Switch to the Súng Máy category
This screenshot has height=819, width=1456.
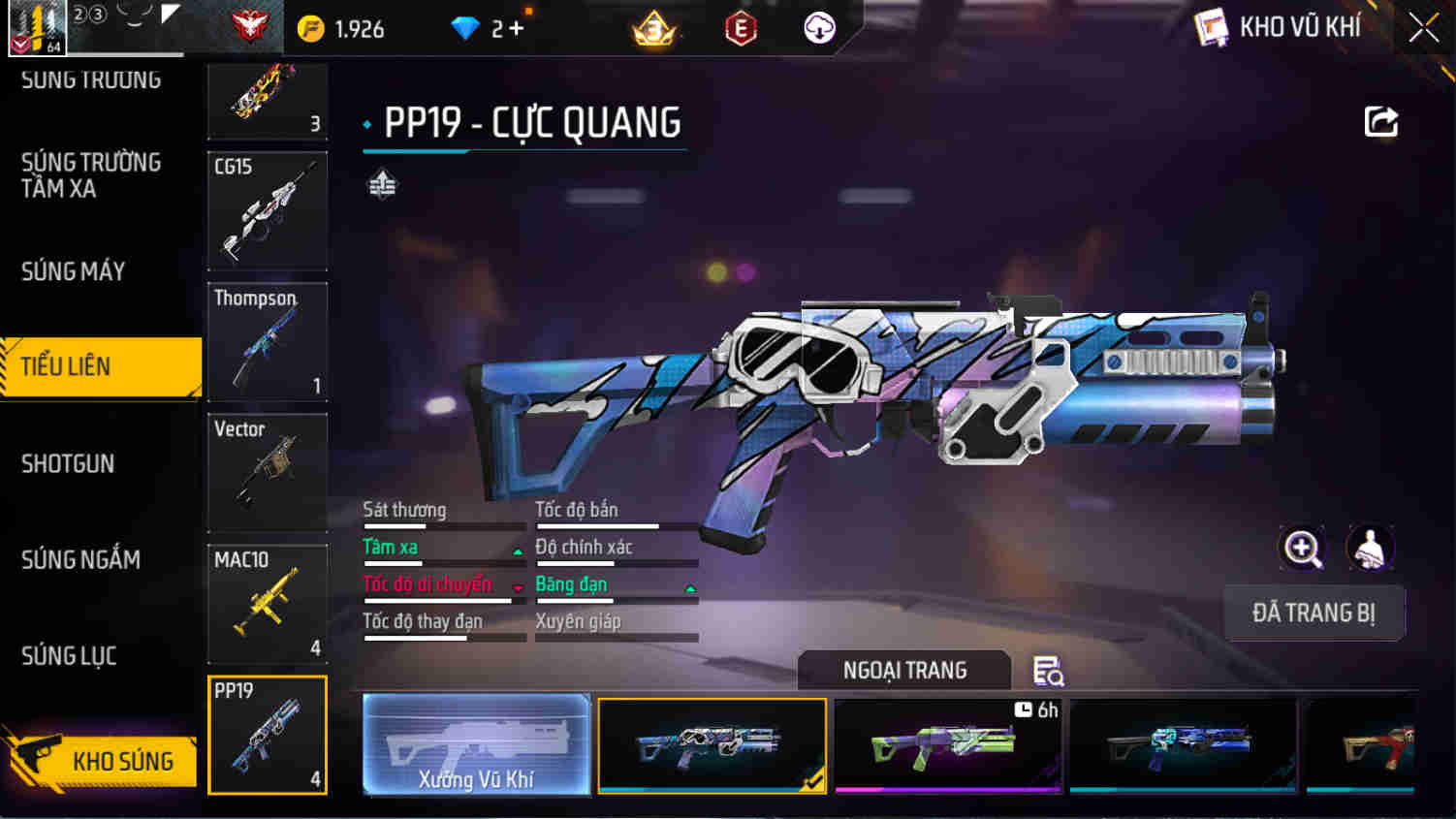pos(74,271)
